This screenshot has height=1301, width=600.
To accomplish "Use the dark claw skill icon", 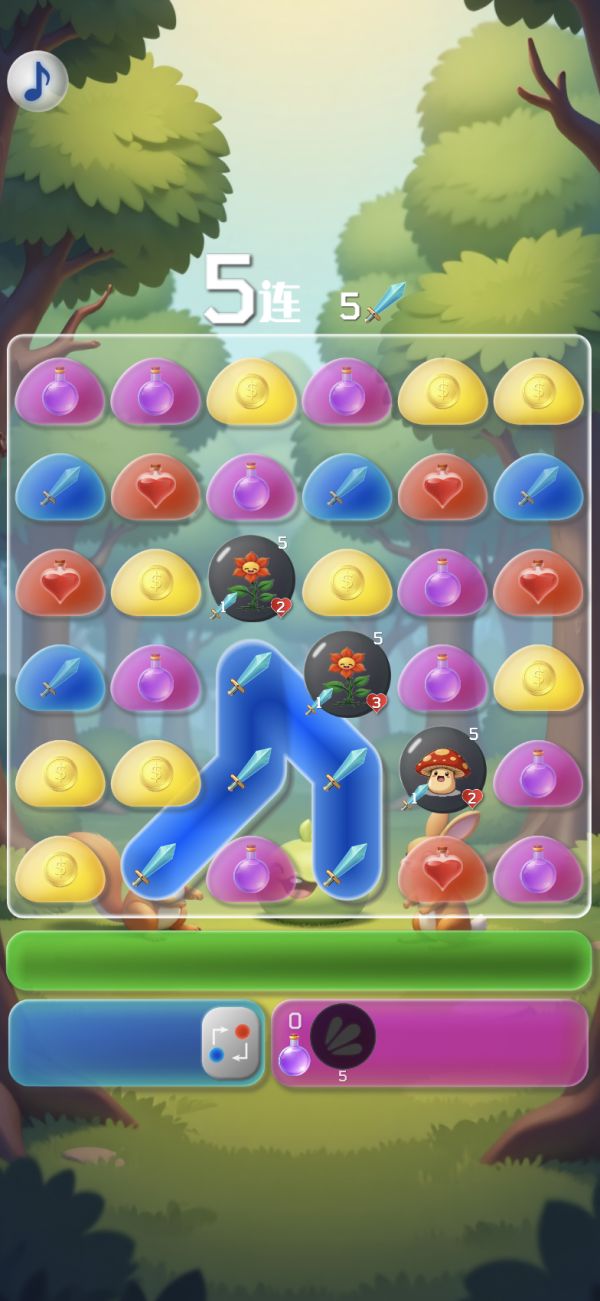I will (343, 1036).
